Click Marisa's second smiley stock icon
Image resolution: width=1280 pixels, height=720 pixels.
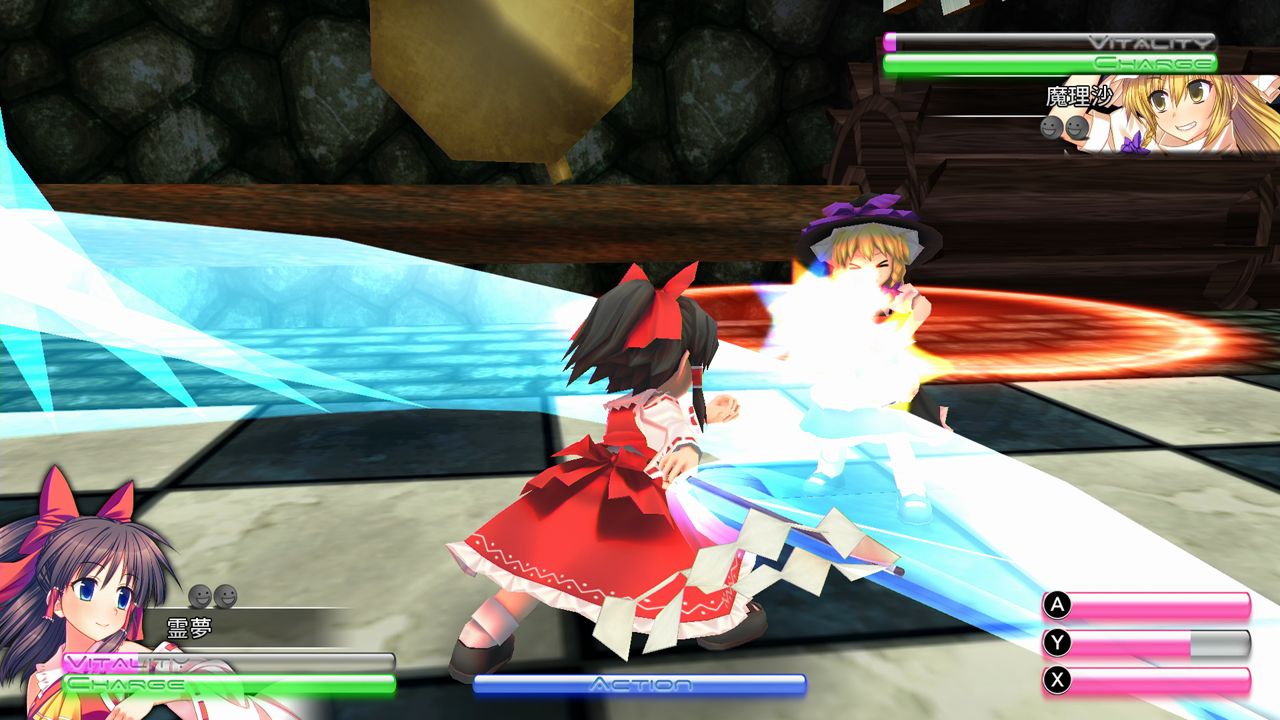1076,129
